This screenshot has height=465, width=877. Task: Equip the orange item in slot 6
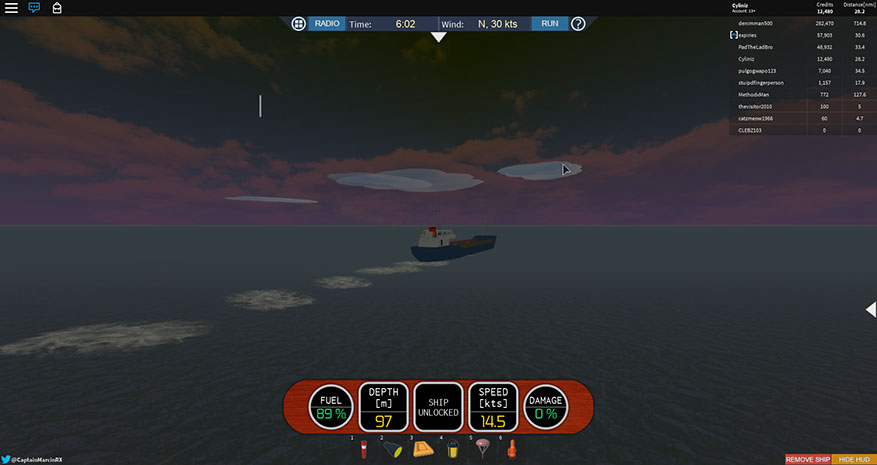(x=510, y=449)
